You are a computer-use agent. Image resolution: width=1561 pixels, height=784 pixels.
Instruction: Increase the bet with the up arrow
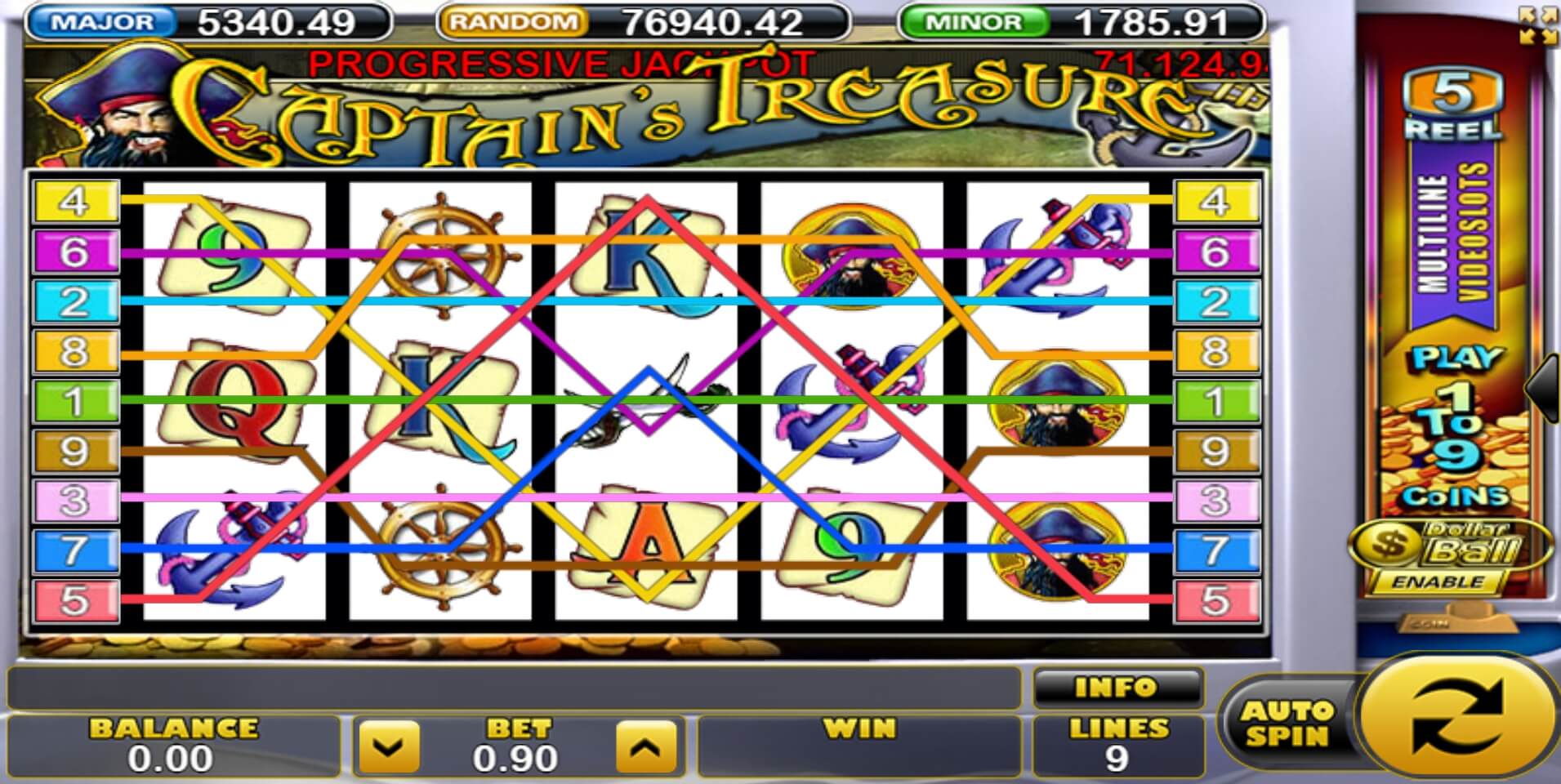tap(645, 747)
